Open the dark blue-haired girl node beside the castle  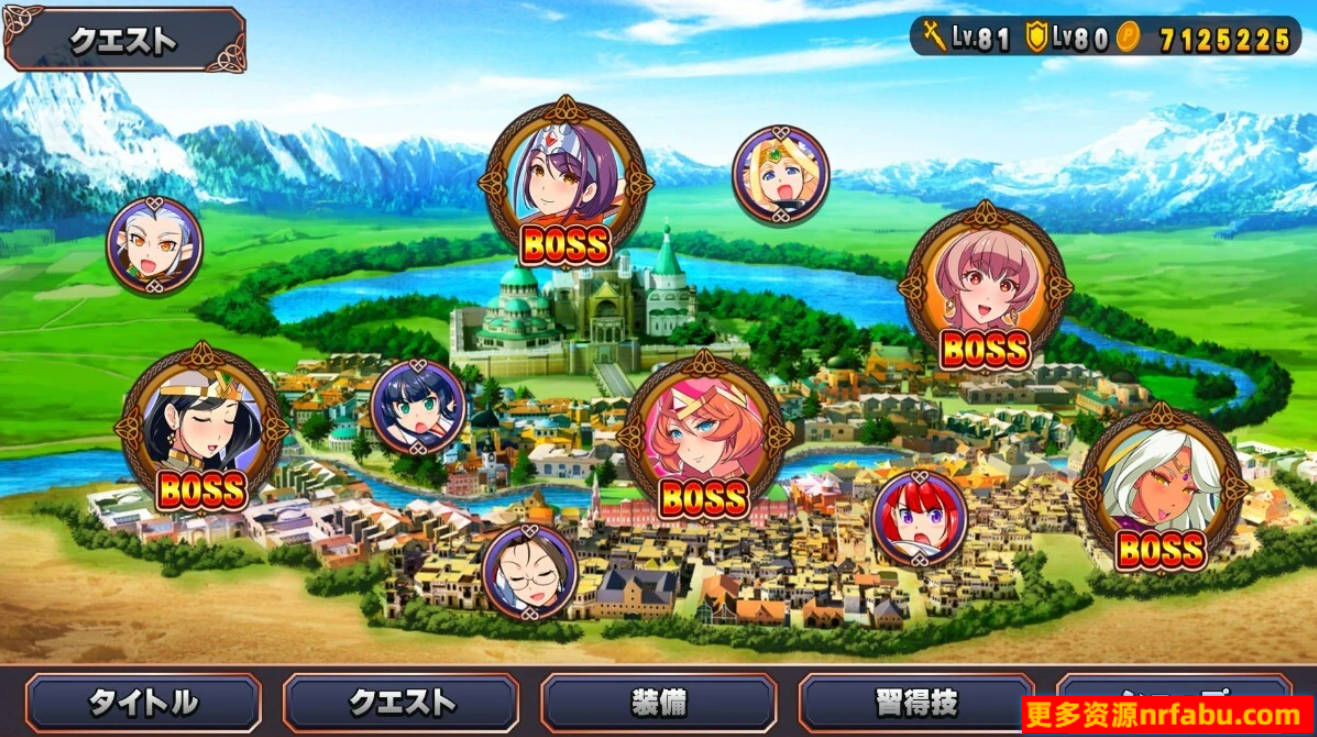420,408
